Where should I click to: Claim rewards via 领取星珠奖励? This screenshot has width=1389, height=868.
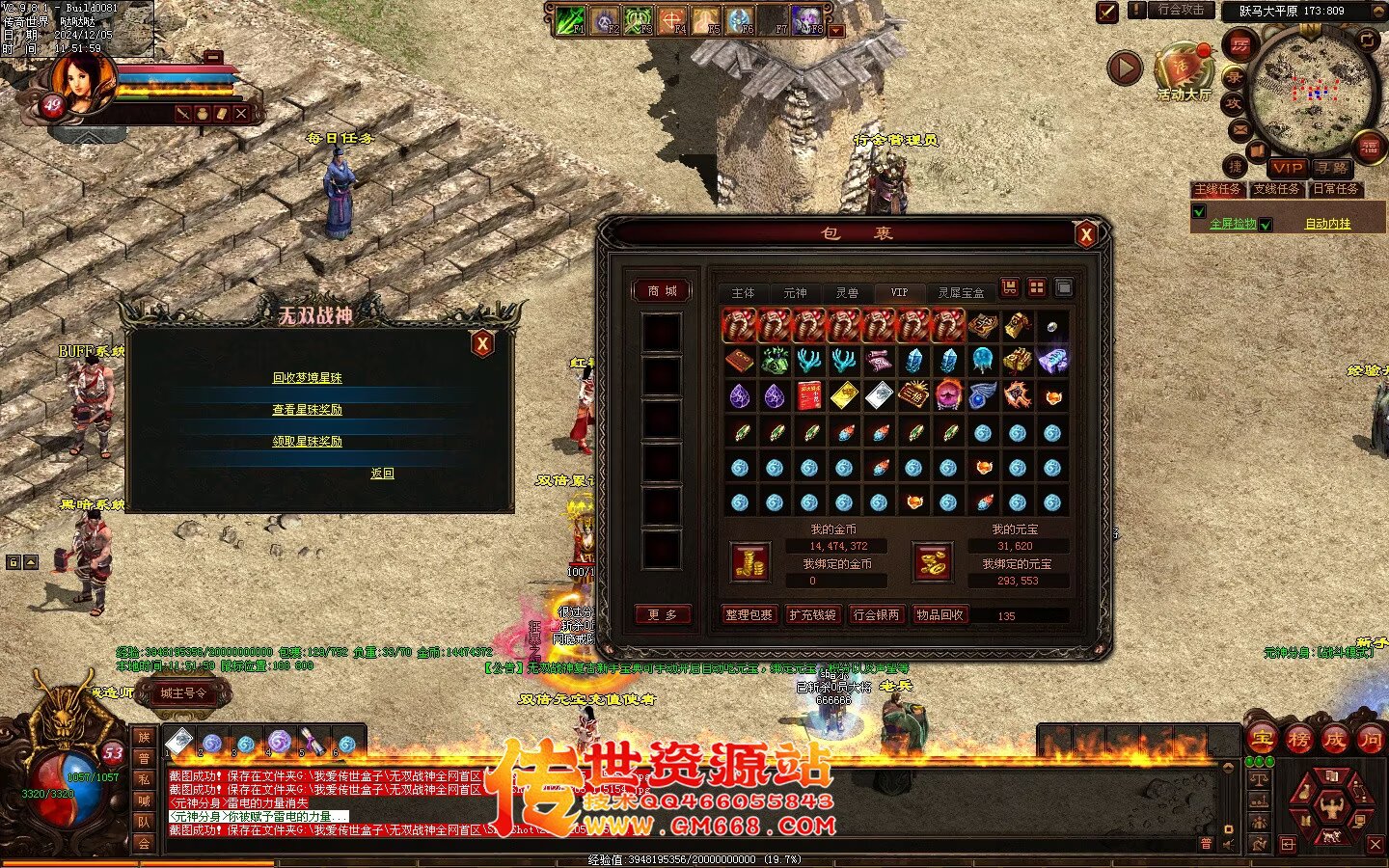tap(307, 442)
